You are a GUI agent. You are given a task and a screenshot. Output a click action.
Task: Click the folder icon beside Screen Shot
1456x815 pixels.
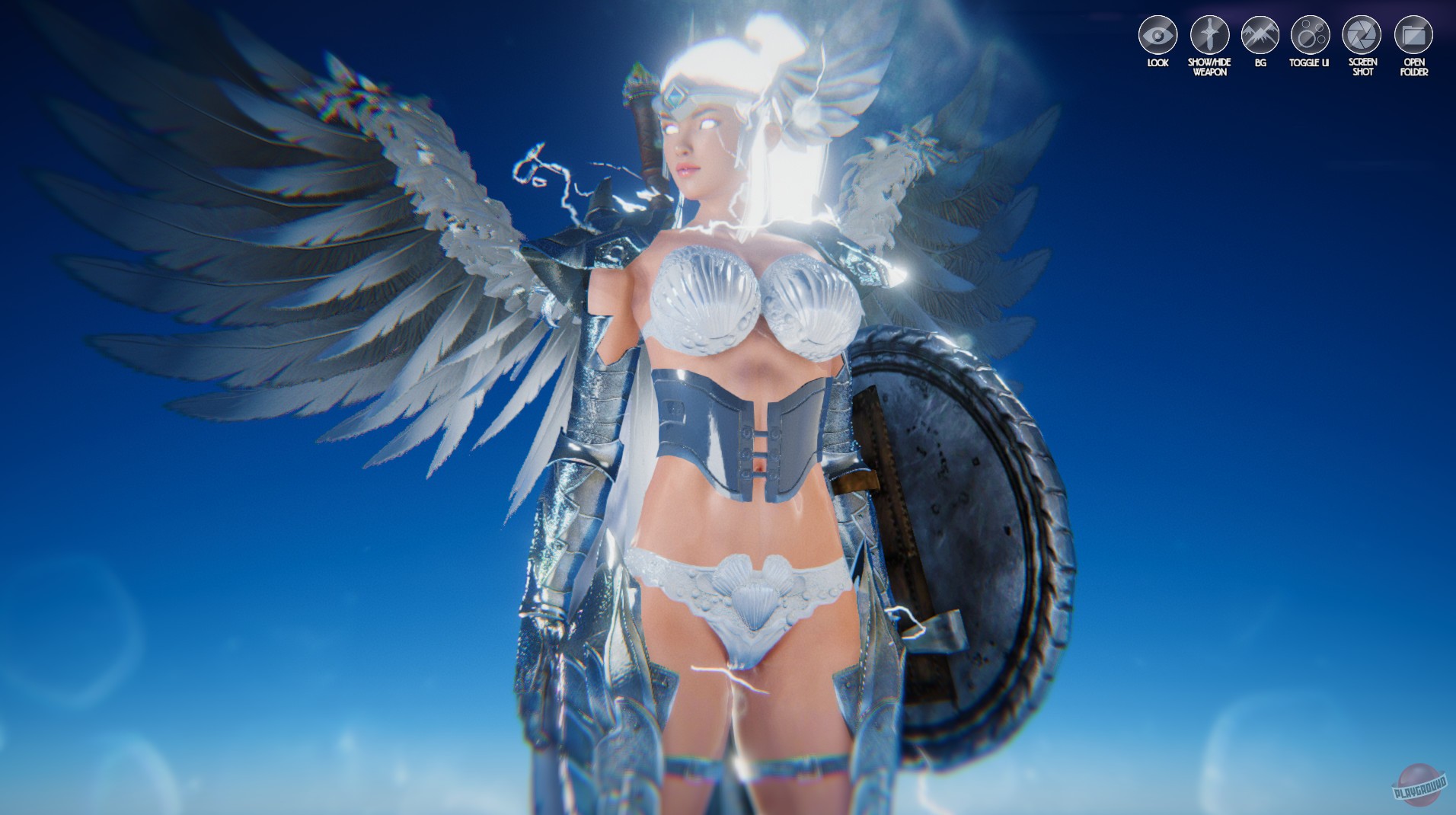point(1414,34)
